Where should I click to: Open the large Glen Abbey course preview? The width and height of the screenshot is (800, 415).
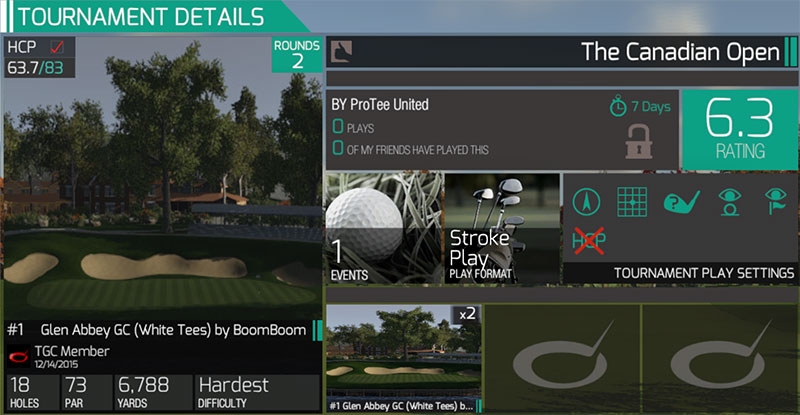click(x=160, y=200)
